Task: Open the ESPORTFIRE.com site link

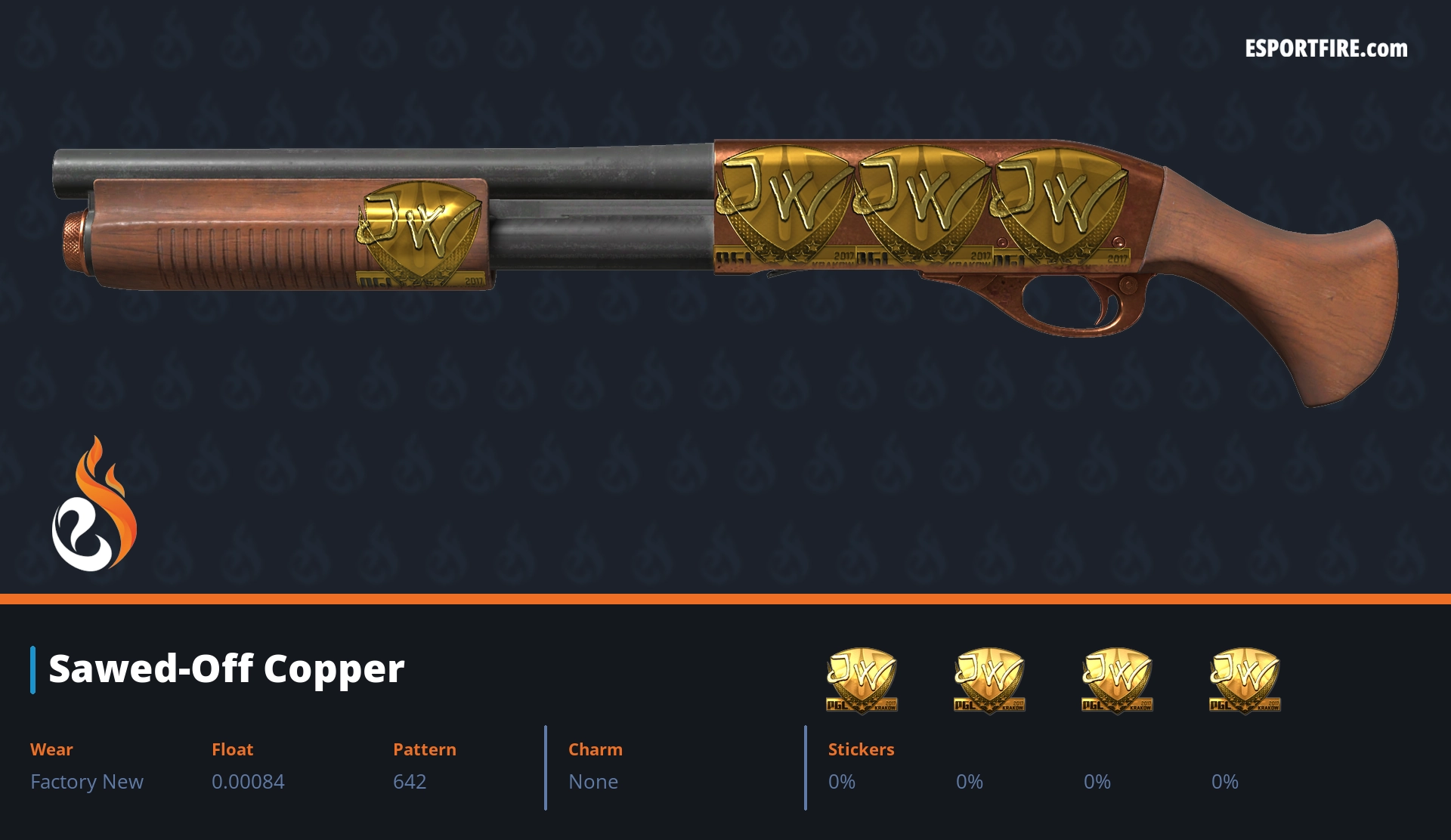Action: pos(1326,49)
